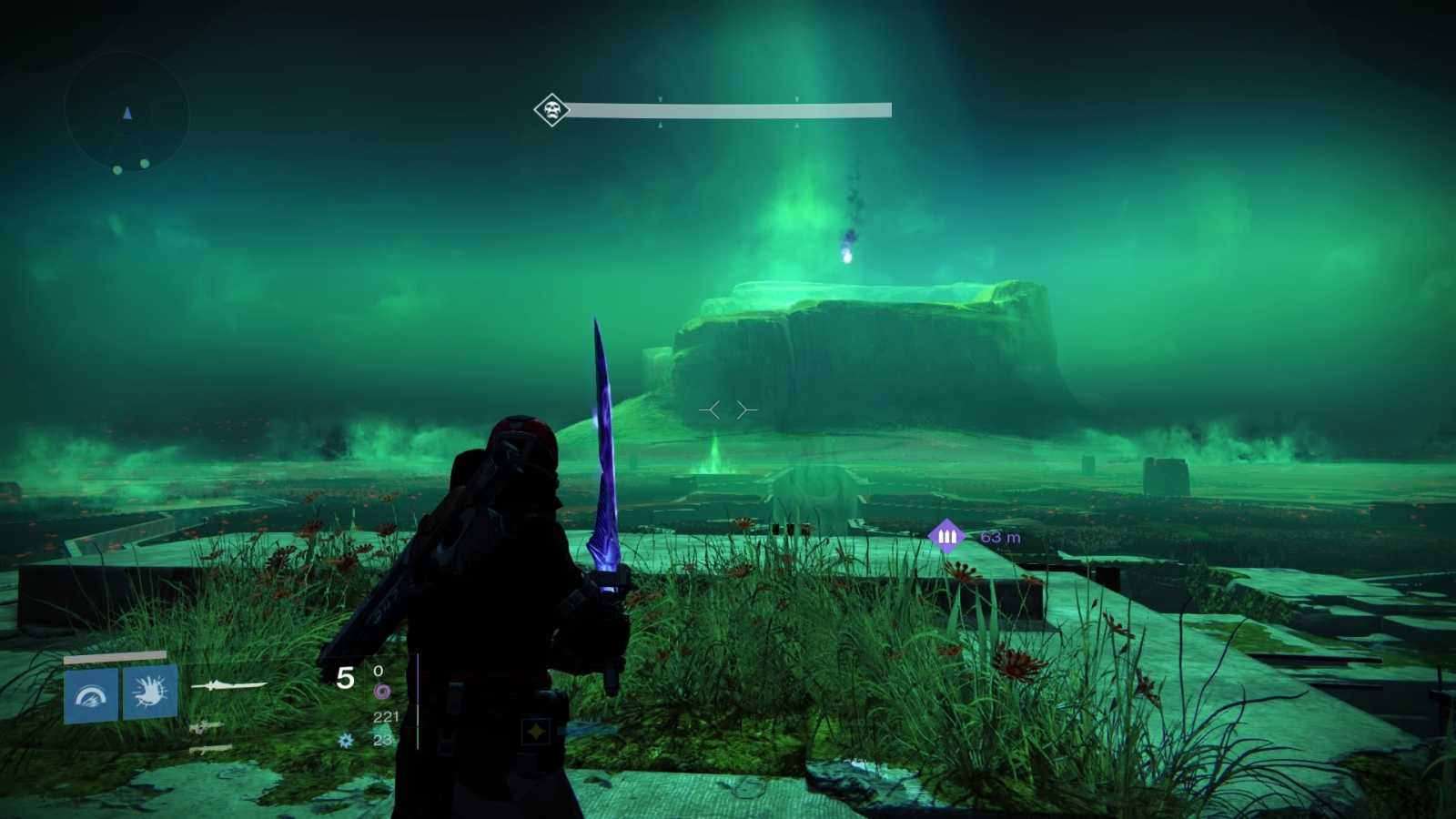Click the blue planetary material icon beside 23
1456x819 pixels.
tap(344, 742)
